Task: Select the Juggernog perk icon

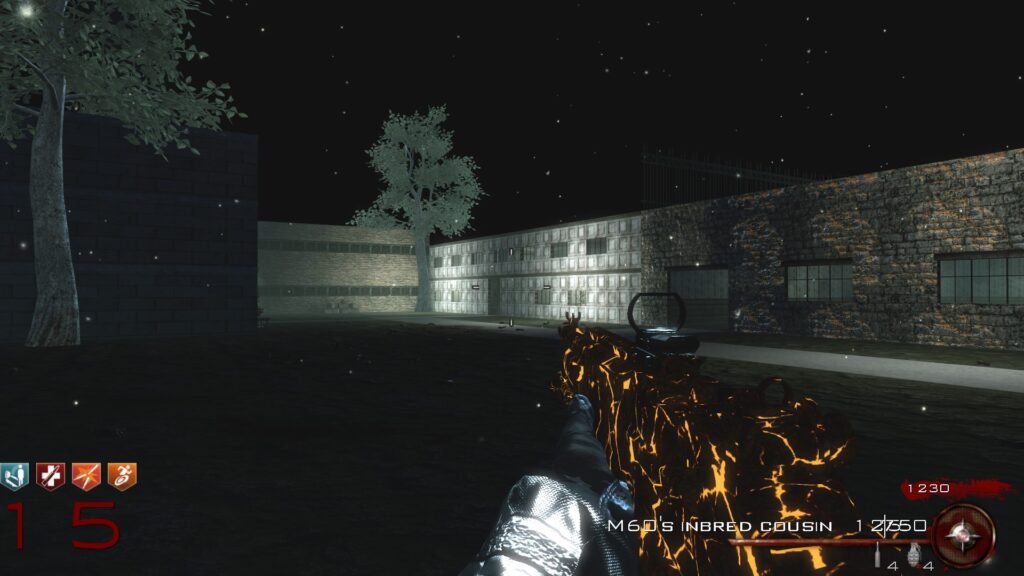Action: point(50,476)
